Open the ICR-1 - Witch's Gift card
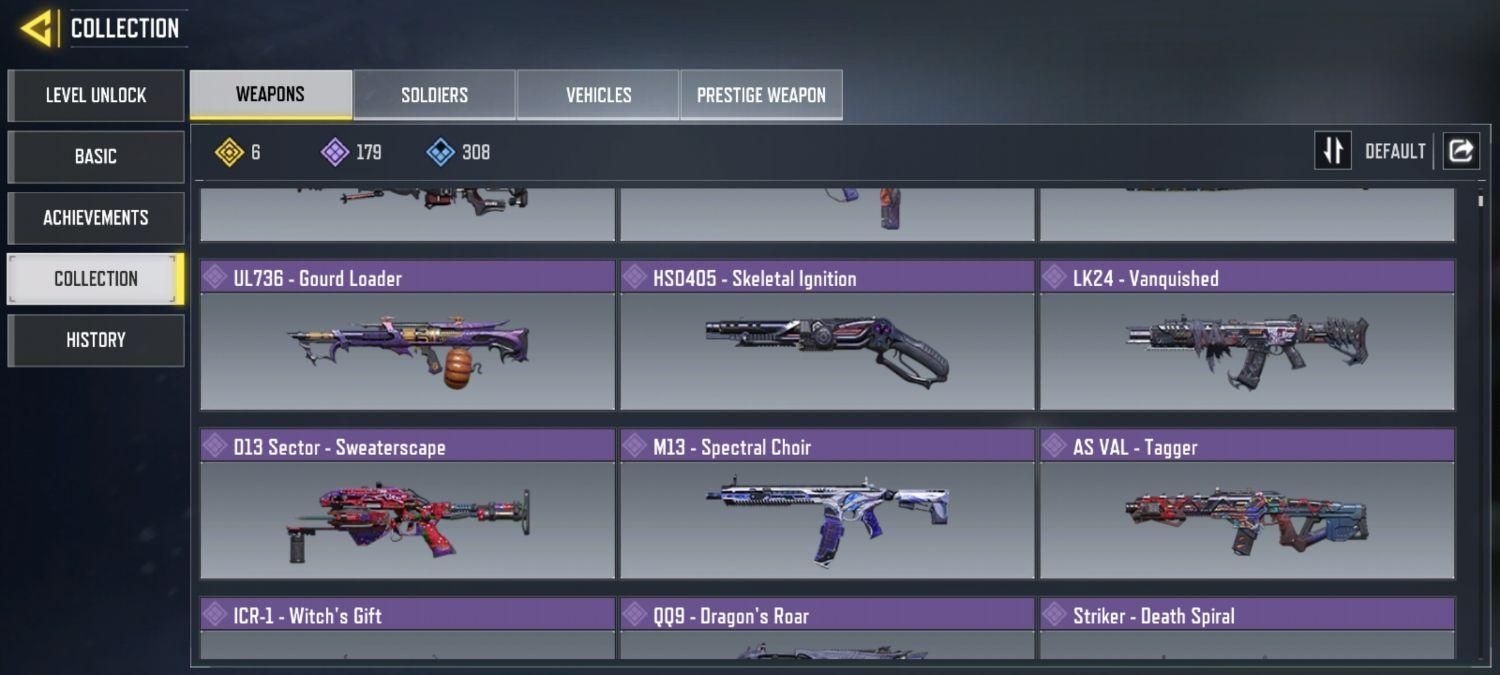 (407, 629)
